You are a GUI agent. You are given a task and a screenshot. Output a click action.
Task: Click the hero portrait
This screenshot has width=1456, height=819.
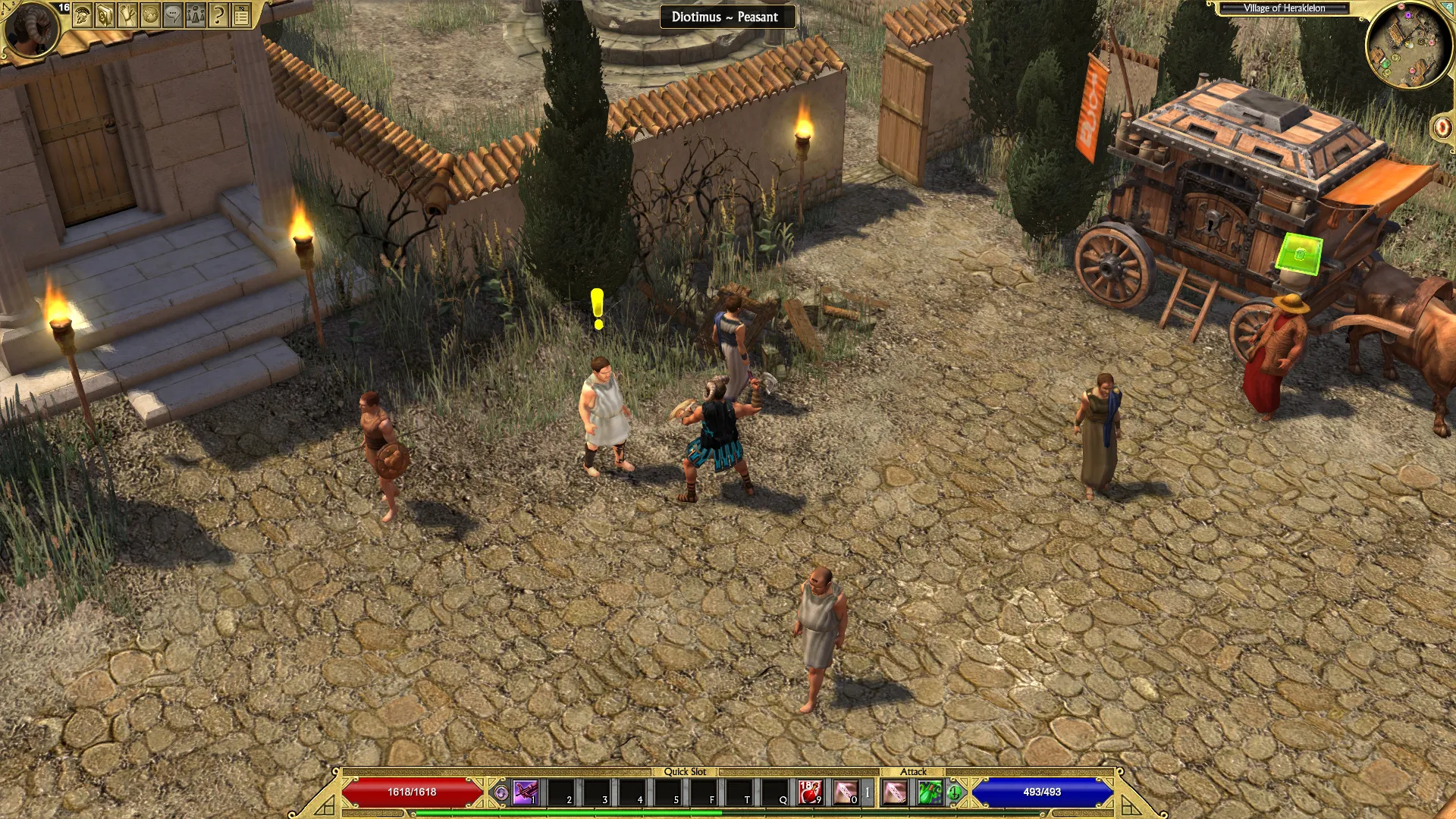click(31, 29)
